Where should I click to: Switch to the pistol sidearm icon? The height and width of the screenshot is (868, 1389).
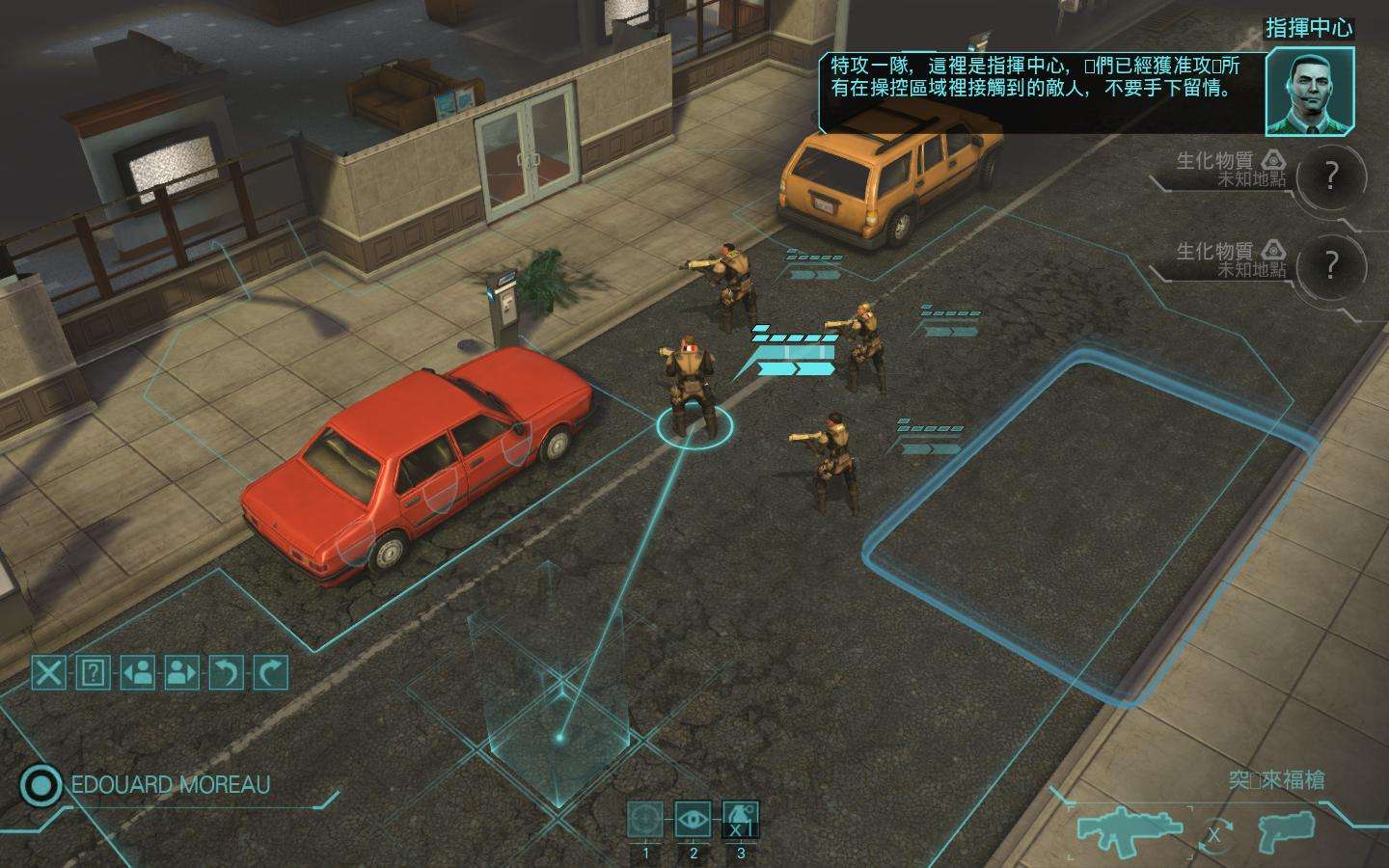click(x=1289, y=831)
